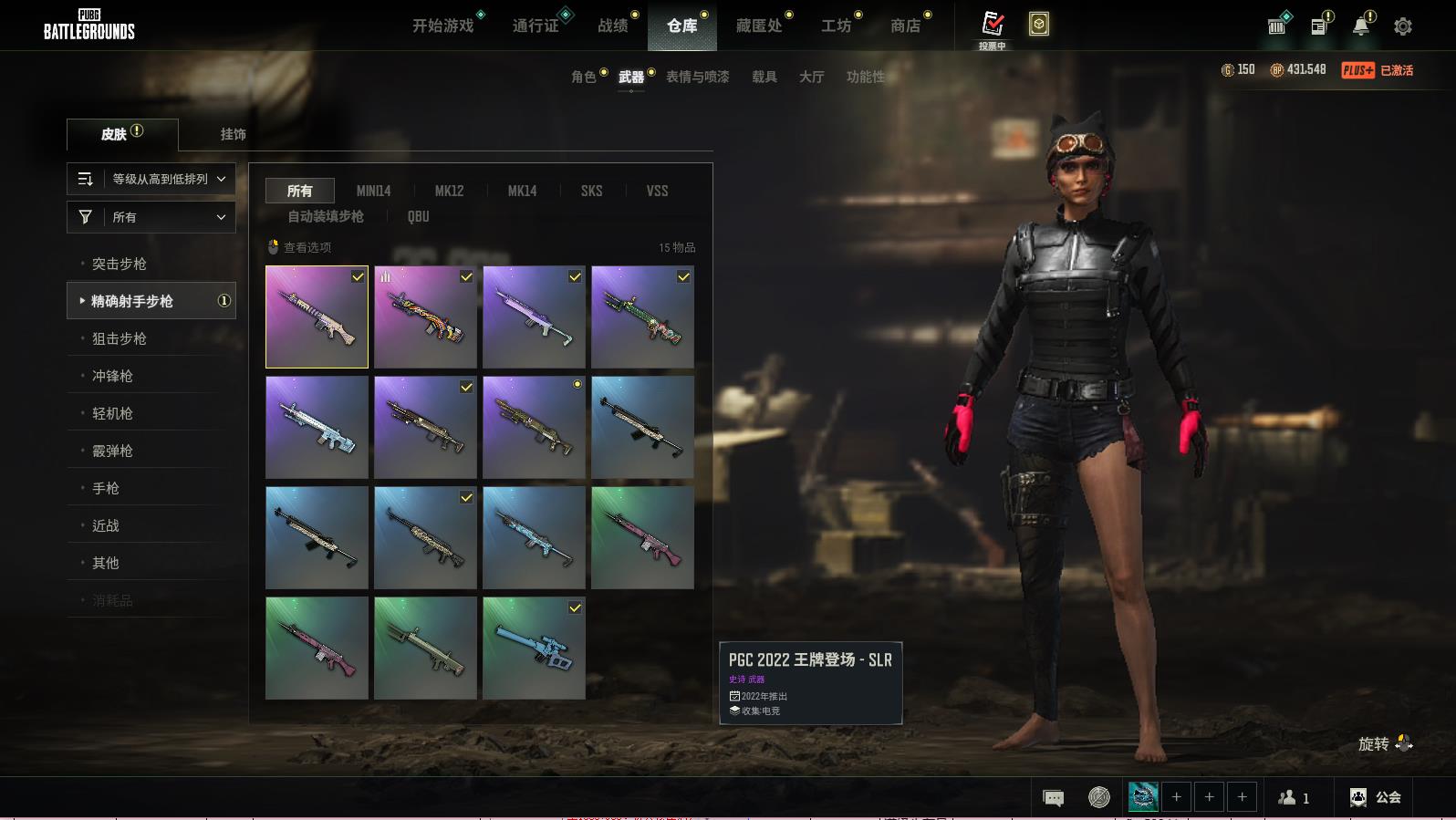Go to the 通行证 pass page
The image size is (1456, 820).
tap(536, 26)
